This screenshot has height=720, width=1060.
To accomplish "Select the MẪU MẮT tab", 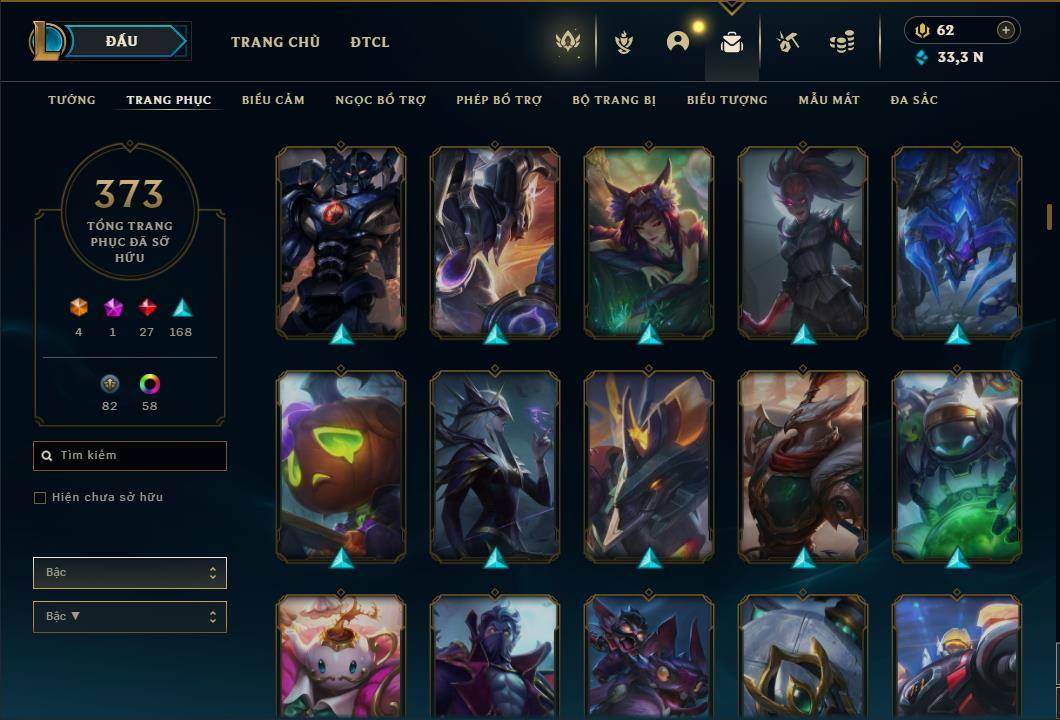I will 829,100.
